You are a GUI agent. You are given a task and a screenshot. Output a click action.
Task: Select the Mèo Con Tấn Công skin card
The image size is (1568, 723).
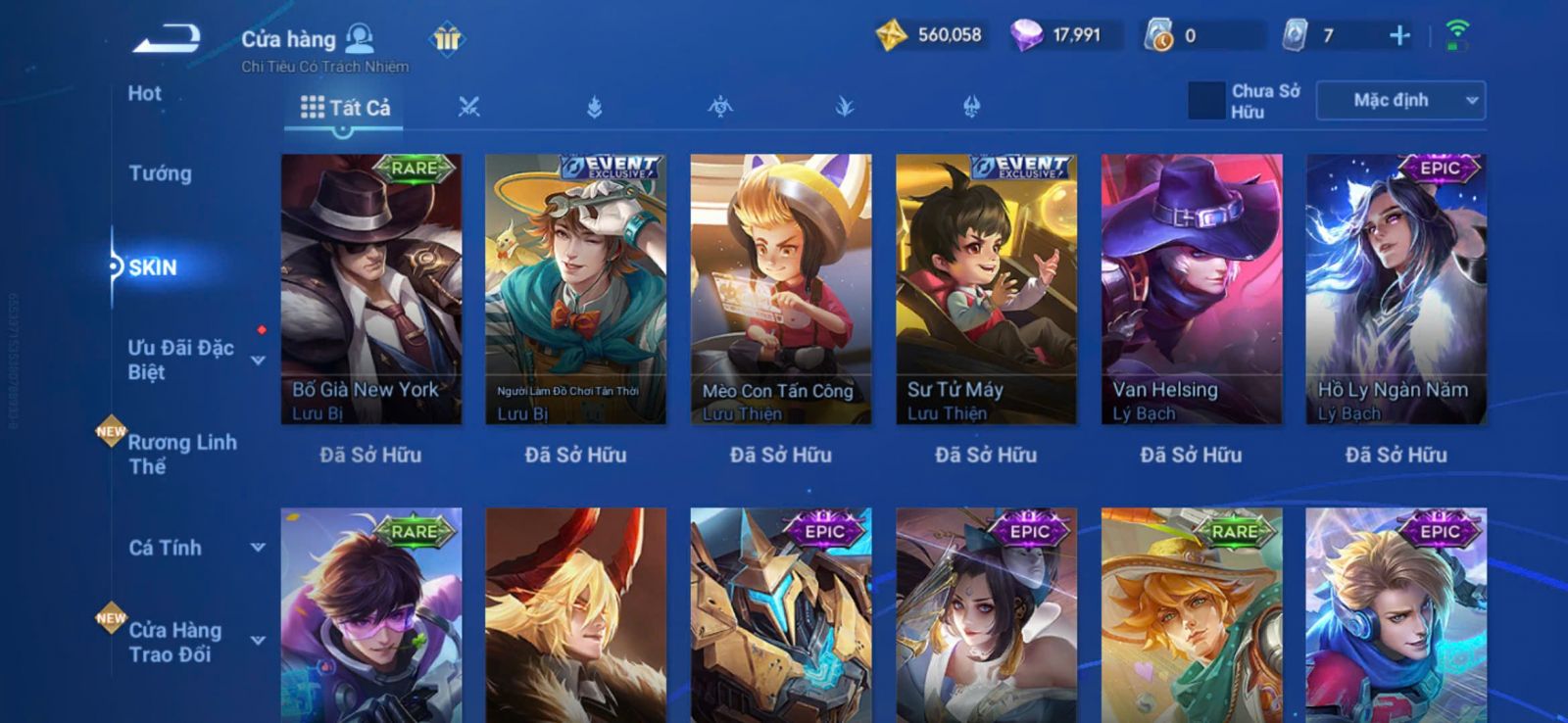pos(781,289)
